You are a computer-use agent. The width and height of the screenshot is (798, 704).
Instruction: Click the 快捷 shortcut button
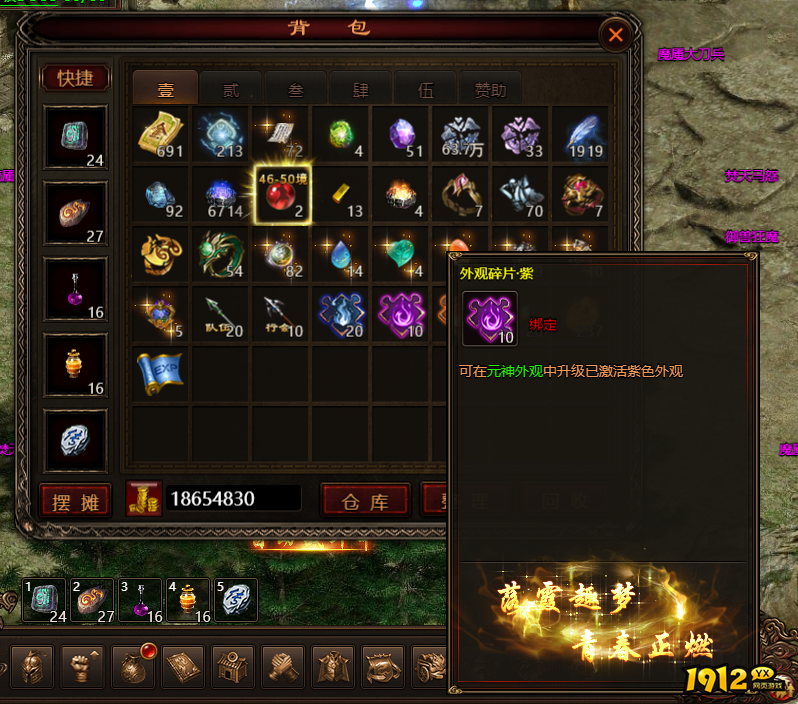pos(75,78)
